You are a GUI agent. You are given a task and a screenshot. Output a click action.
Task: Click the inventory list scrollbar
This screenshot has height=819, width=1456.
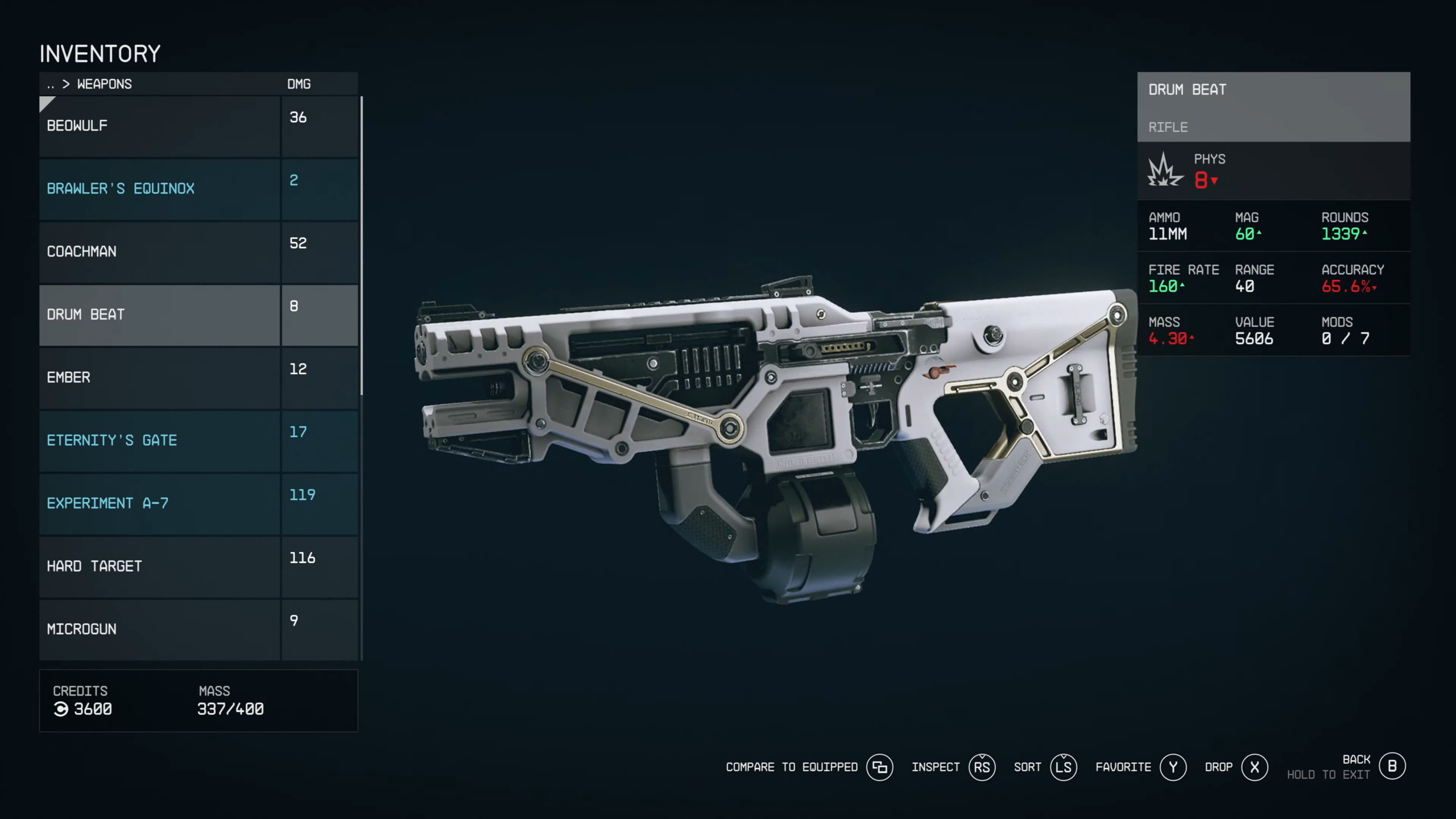(362, 246)
